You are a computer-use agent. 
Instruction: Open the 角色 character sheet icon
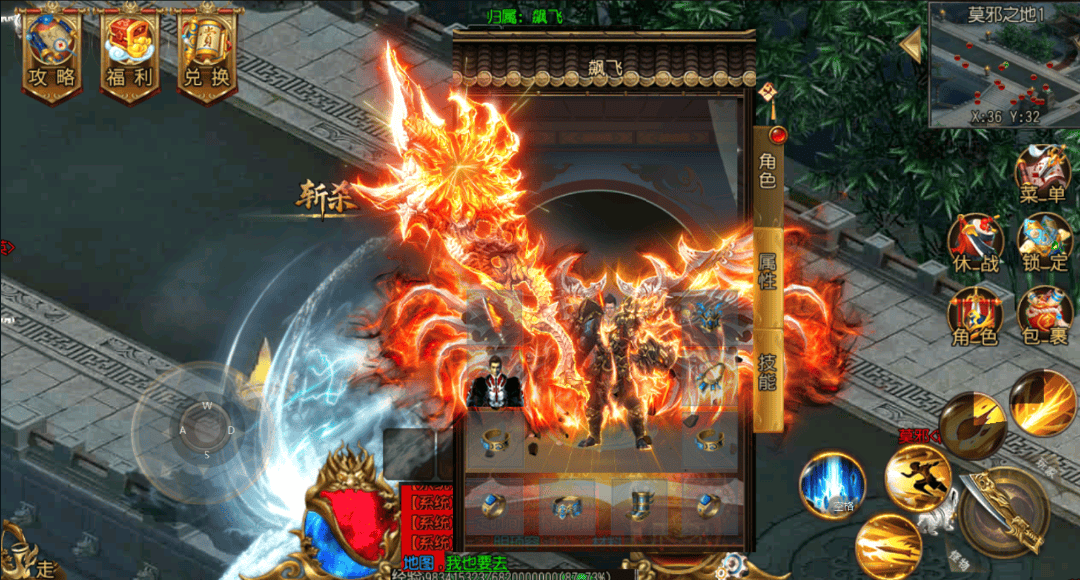[x=975, y=316]
